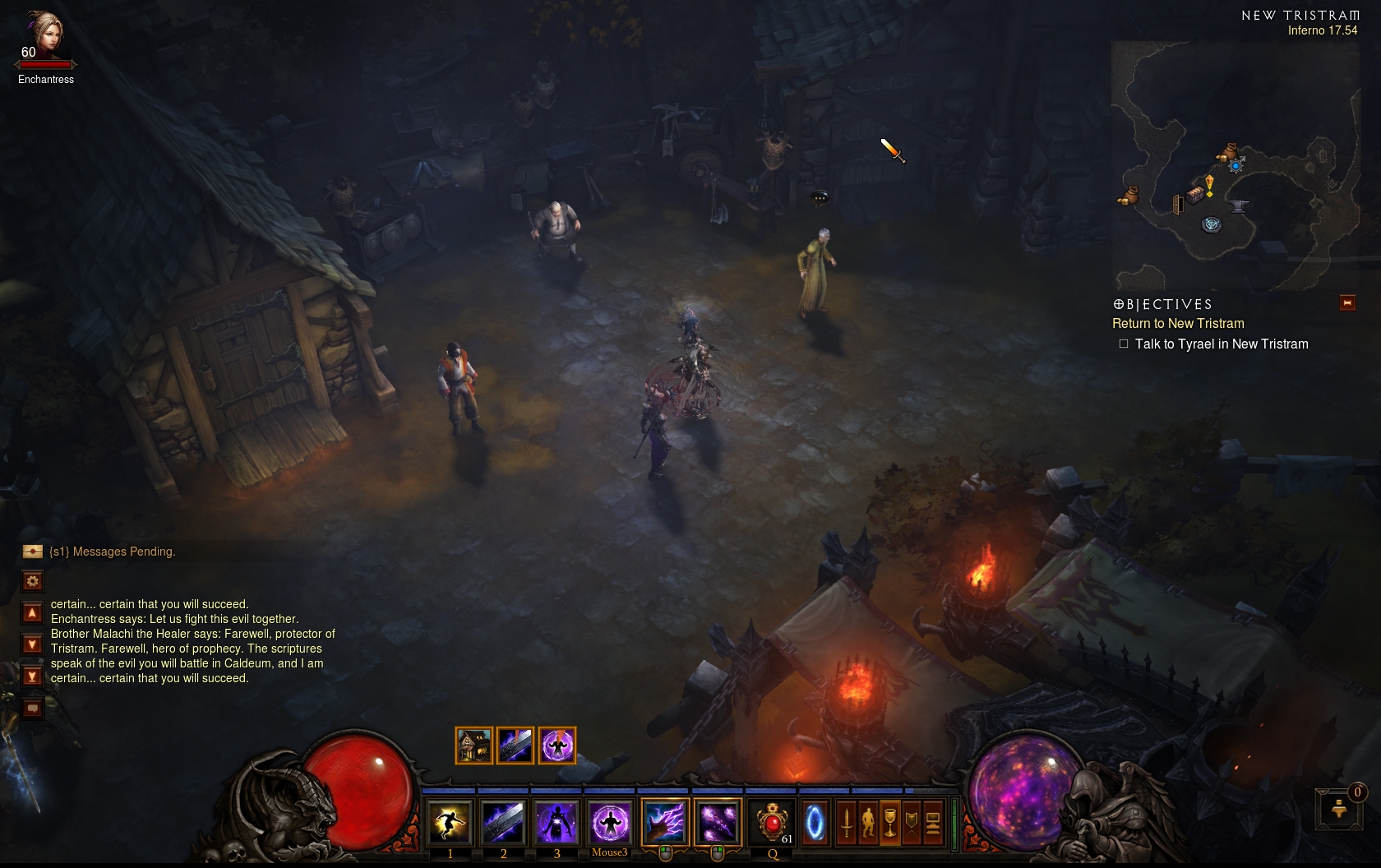The image size is (1381, 868).
Task: Open chat settings gear button
Action: (x=33, y=581)
